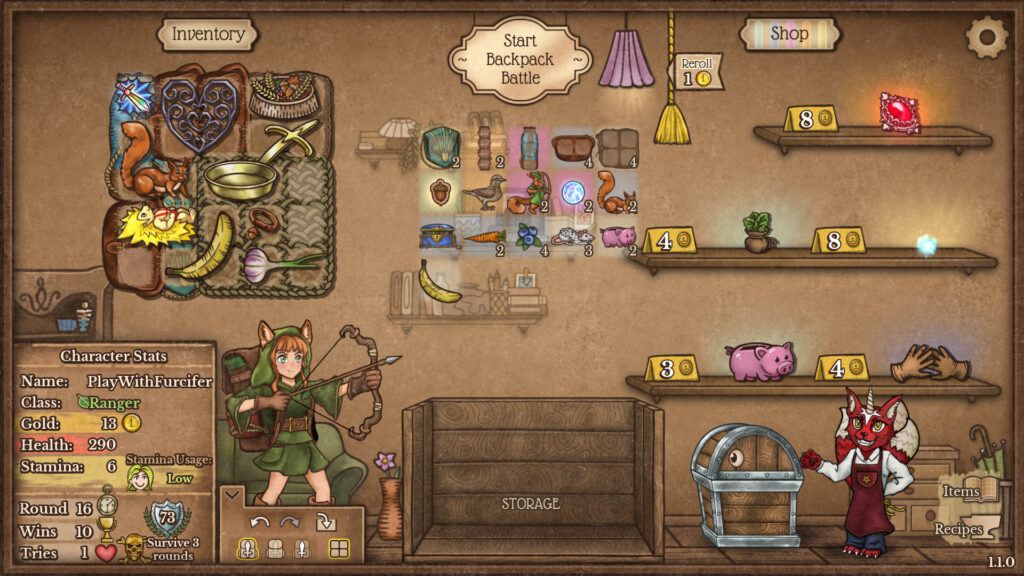Open the Recipes list
This screenshot has width=1024, height=576.
(x=960, y=529)
